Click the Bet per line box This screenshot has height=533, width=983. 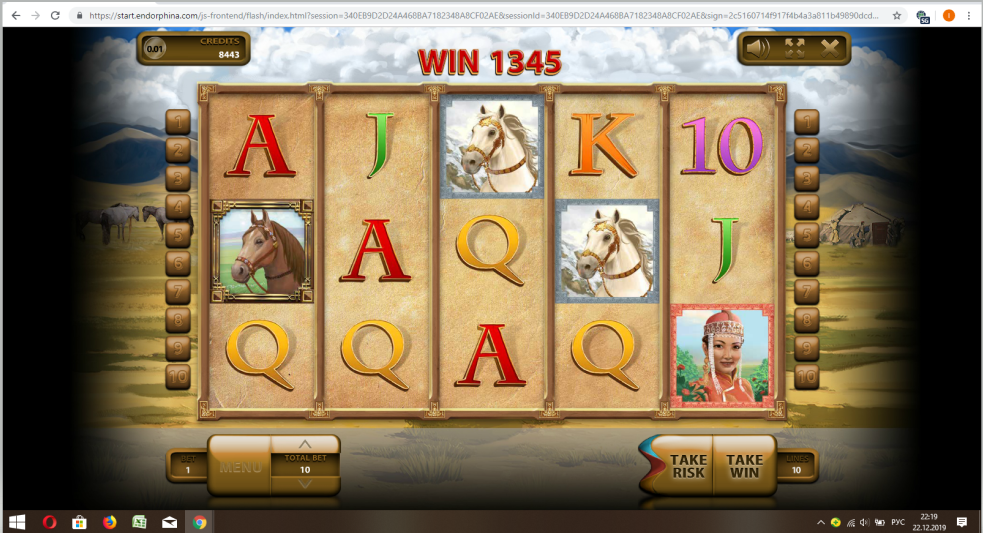click(187, 465)
